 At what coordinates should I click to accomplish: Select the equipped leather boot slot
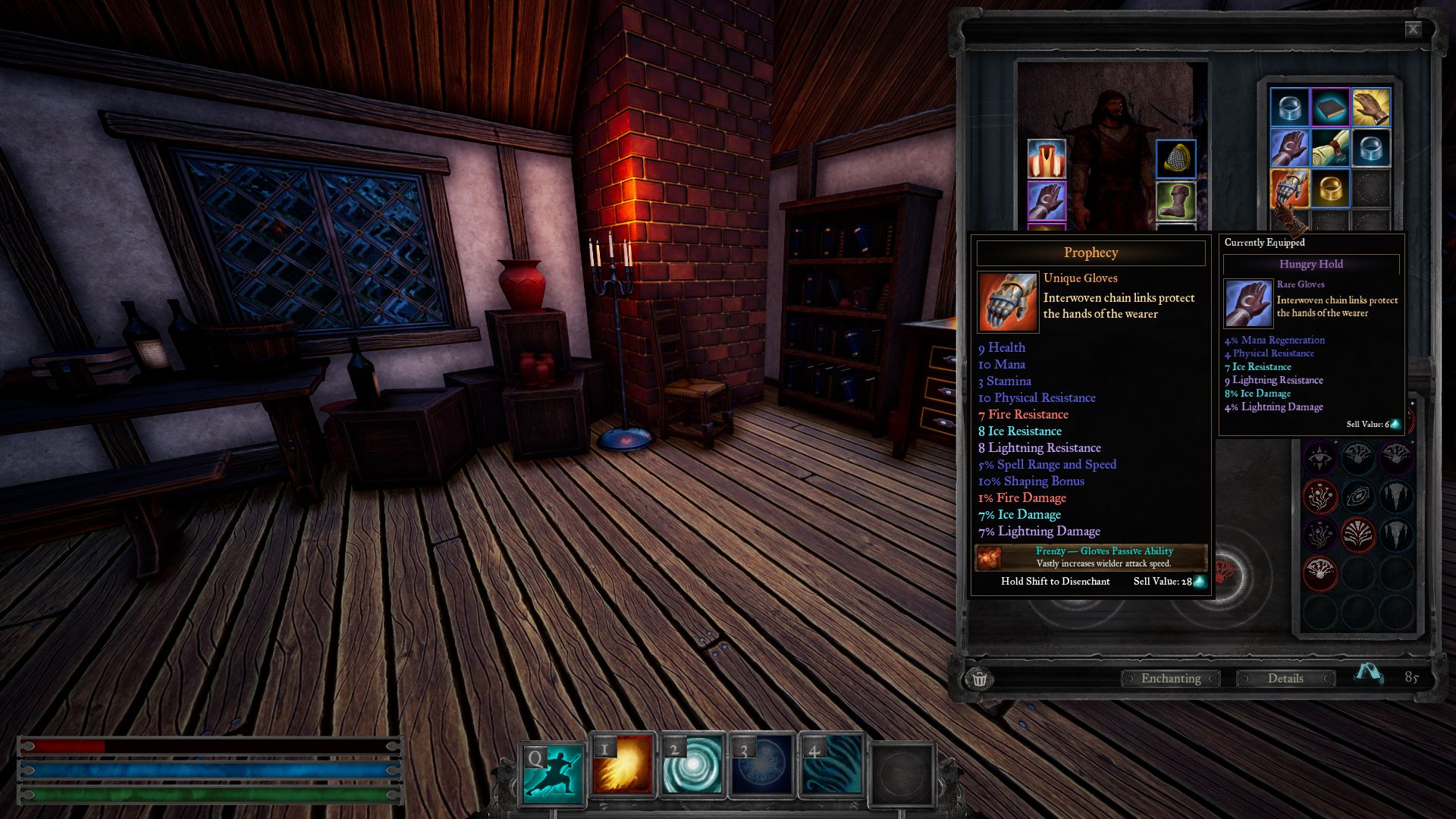pyautogui.click(x=1175, y=200)
